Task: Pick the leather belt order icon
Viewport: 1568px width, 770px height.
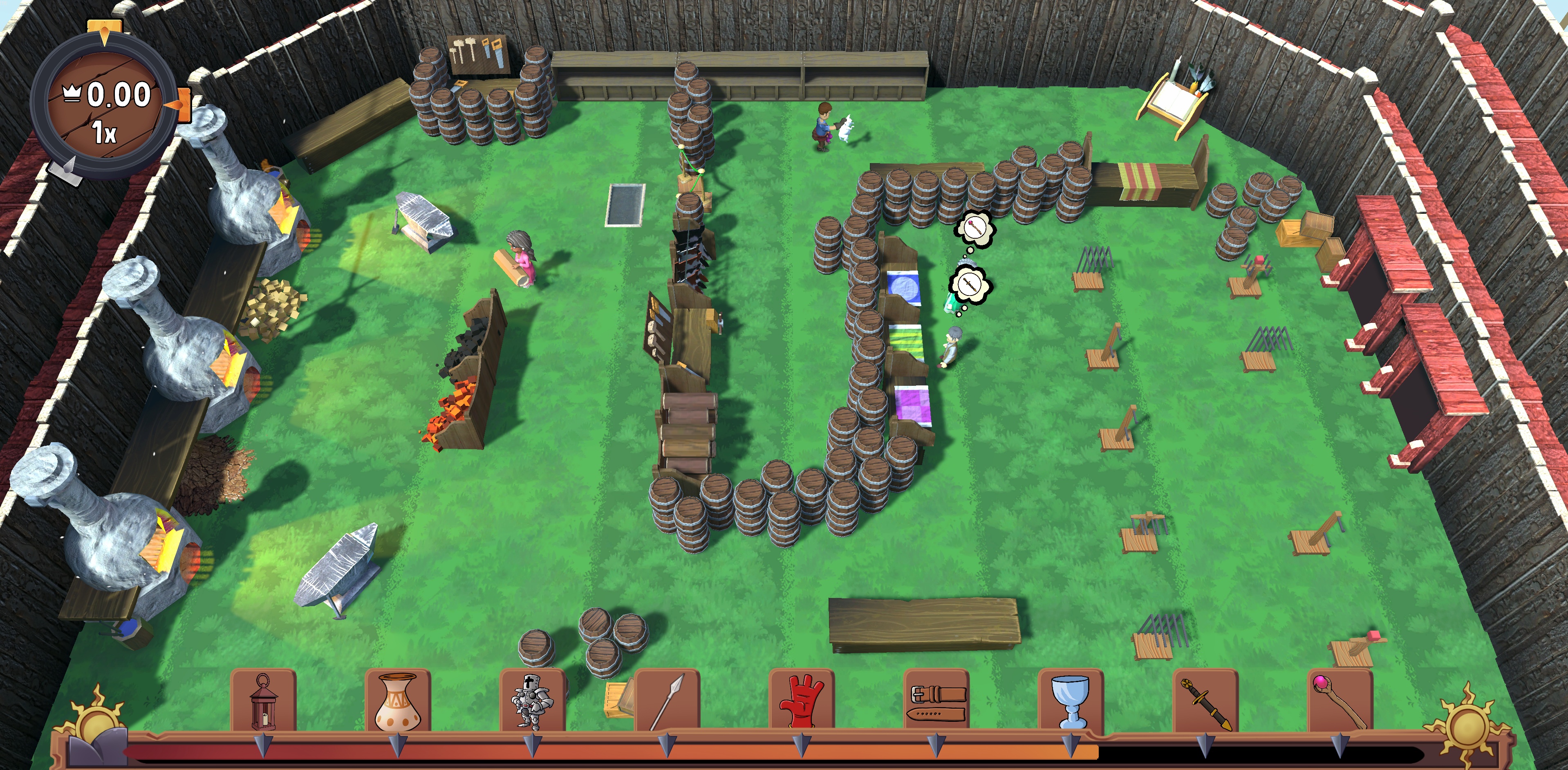Action: [x=937, y=701]
